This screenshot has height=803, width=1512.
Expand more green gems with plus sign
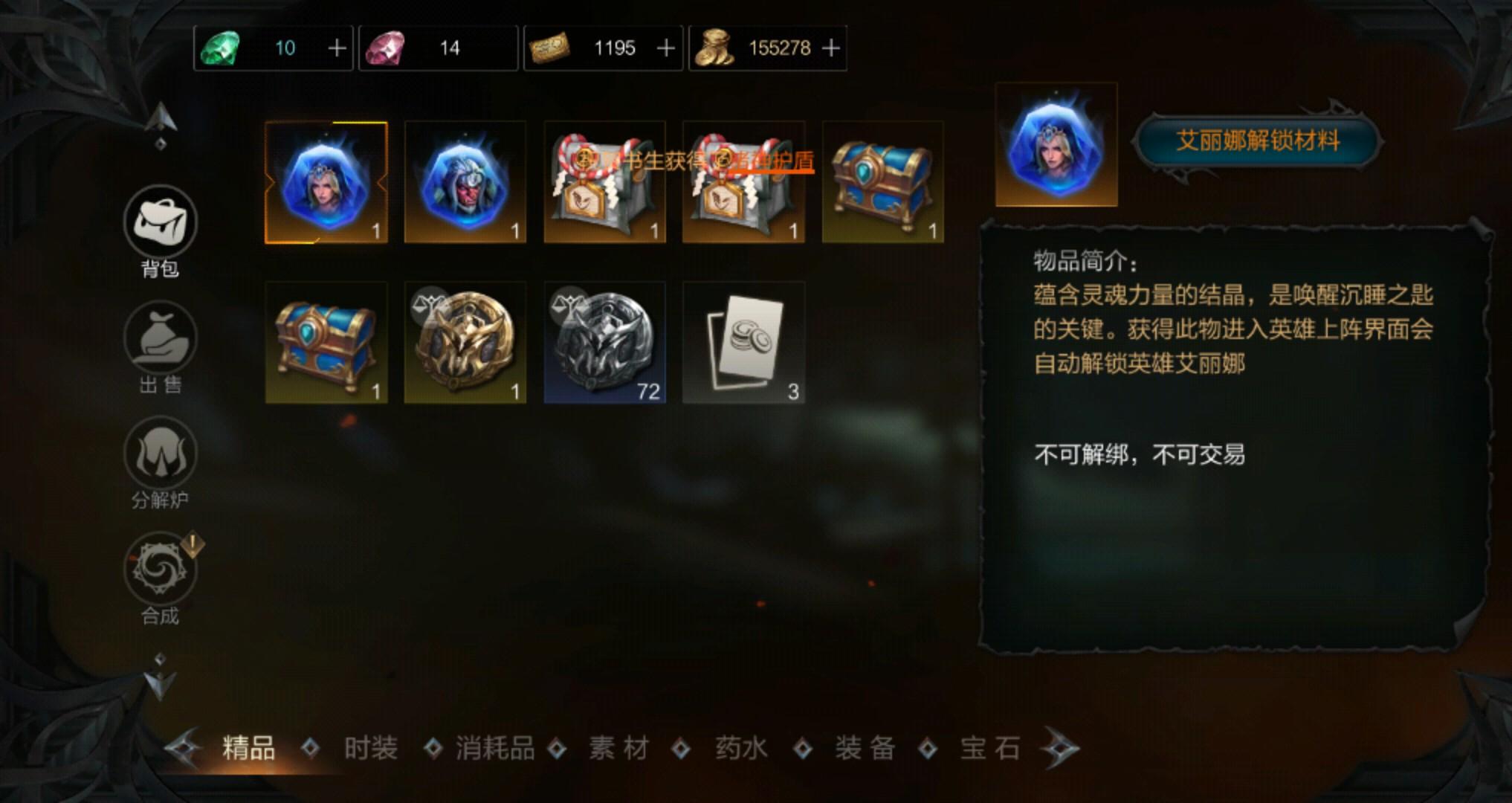click(x=336, y=48)
